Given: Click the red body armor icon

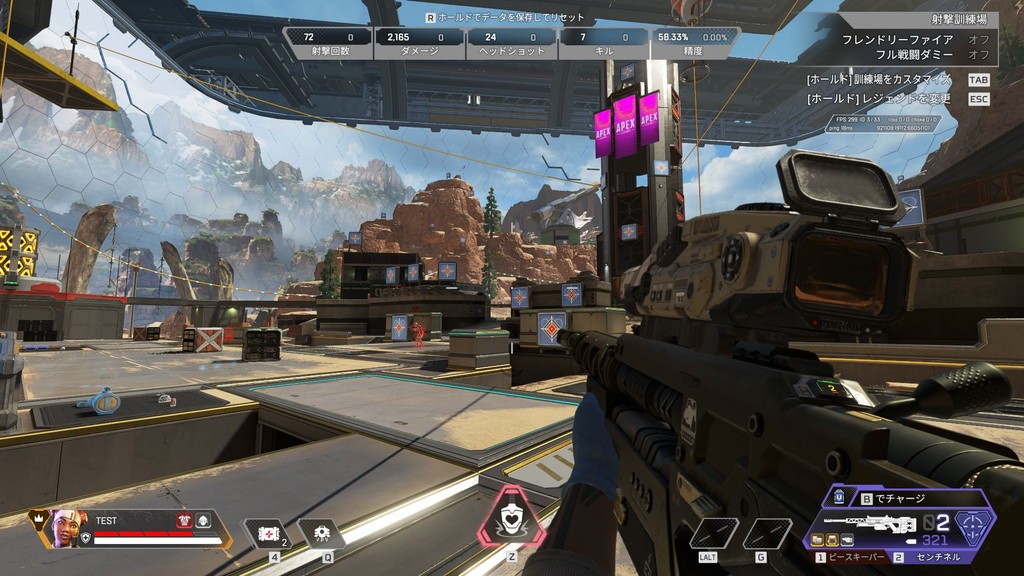Looking at the screenshot, I should (184, 520).
